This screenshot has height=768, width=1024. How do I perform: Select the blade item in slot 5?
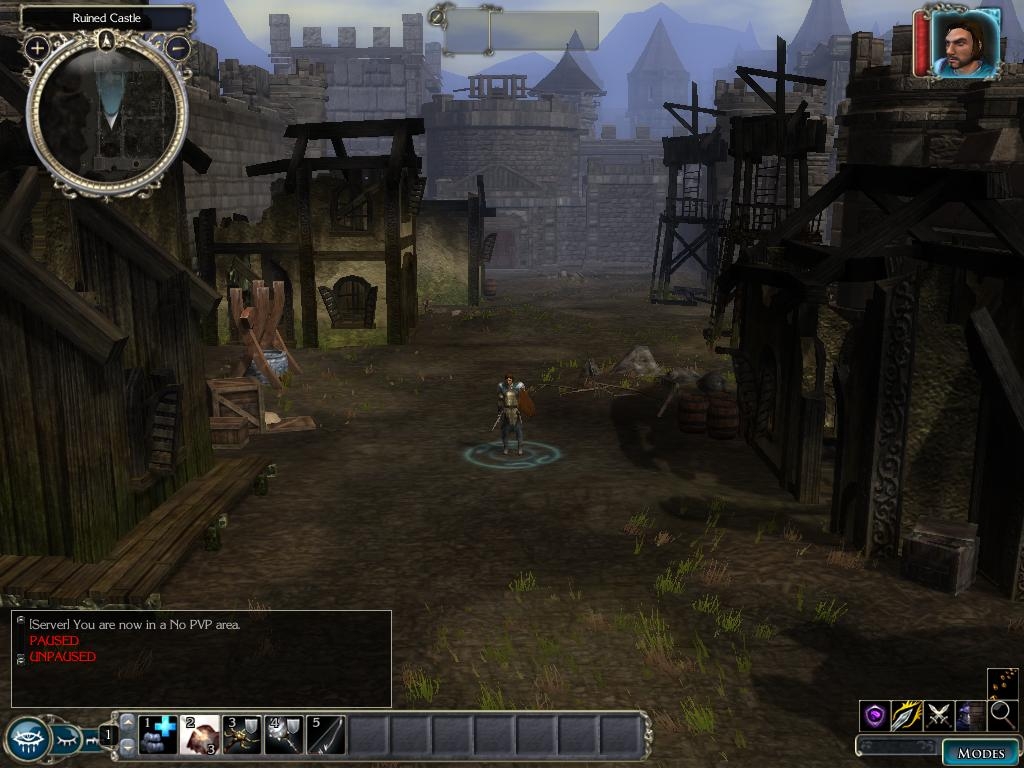[x=325, y=735]
